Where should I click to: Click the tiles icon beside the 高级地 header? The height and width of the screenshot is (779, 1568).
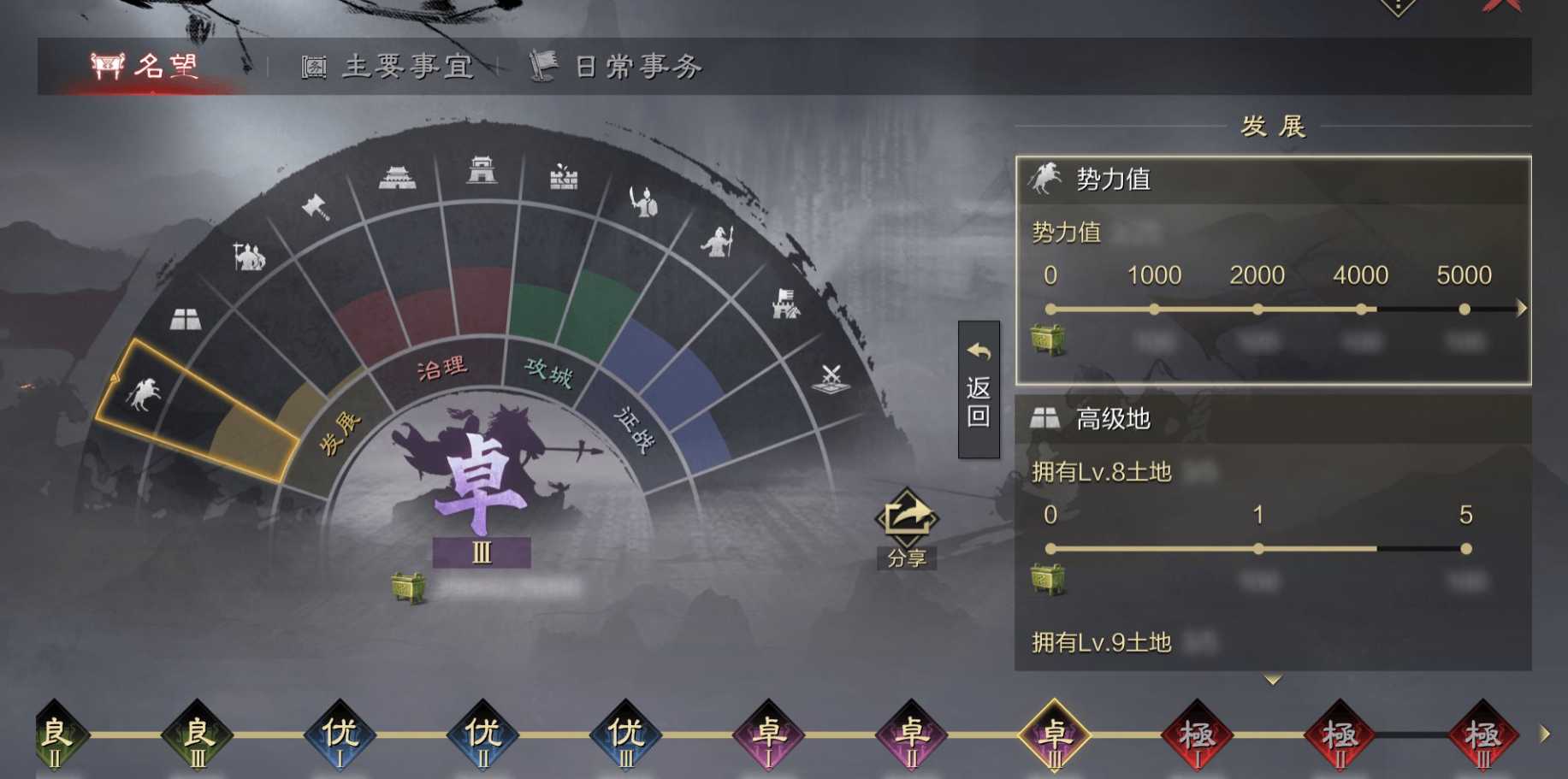point(1045,418)
